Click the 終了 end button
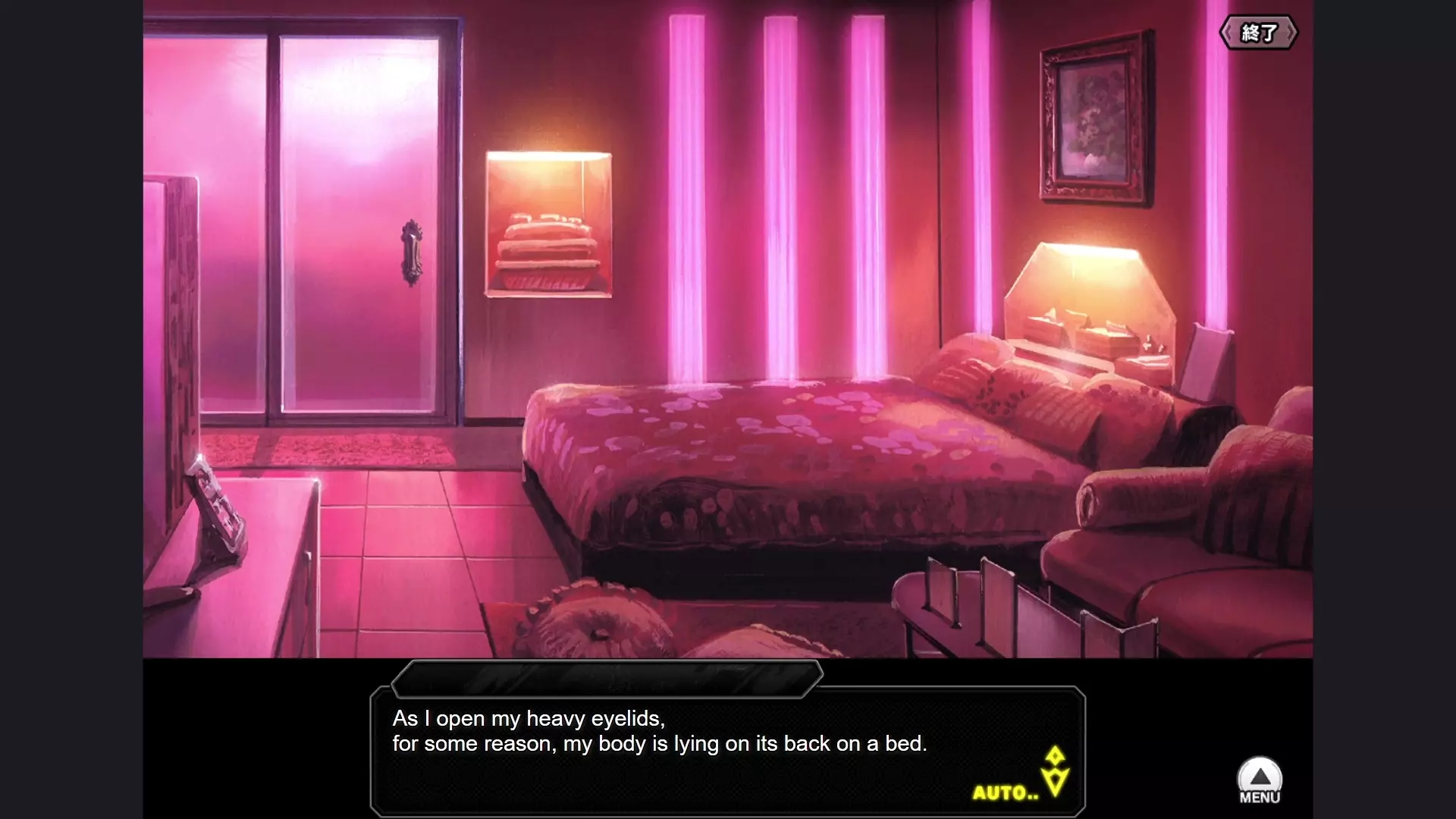Viewport: 1456px width, 819px height. 1258,33
